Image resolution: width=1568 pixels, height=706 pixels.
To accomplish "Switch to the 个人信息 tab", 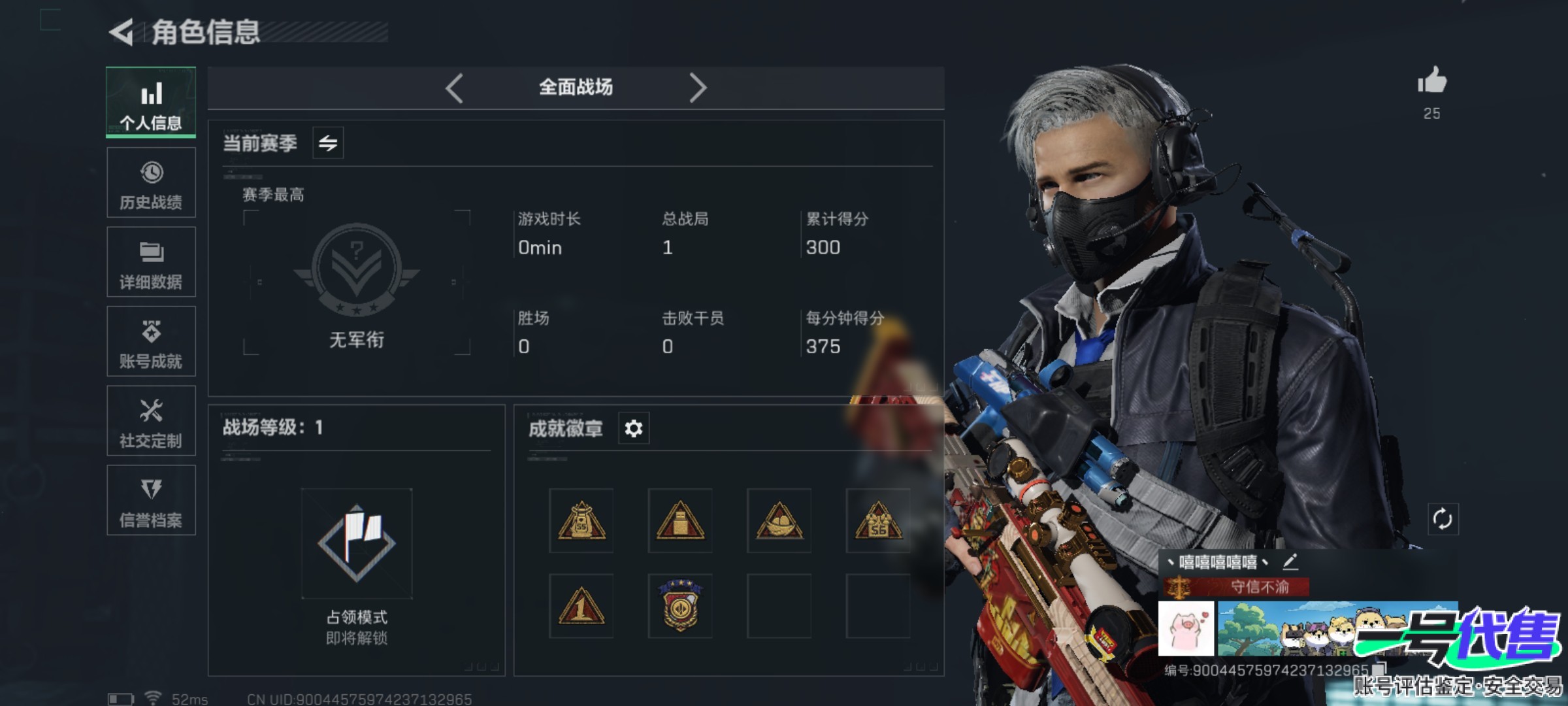I will point(151,102).
